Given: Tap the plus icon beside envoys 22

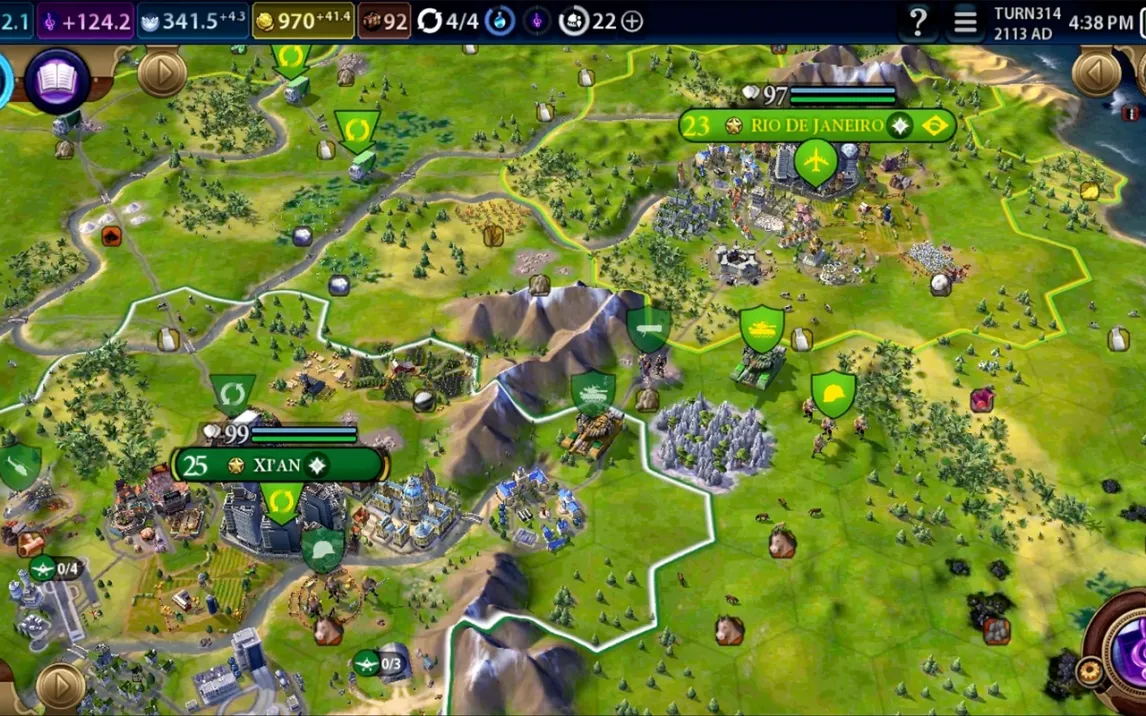Looking at the screenshot, I should pos(632,21).
